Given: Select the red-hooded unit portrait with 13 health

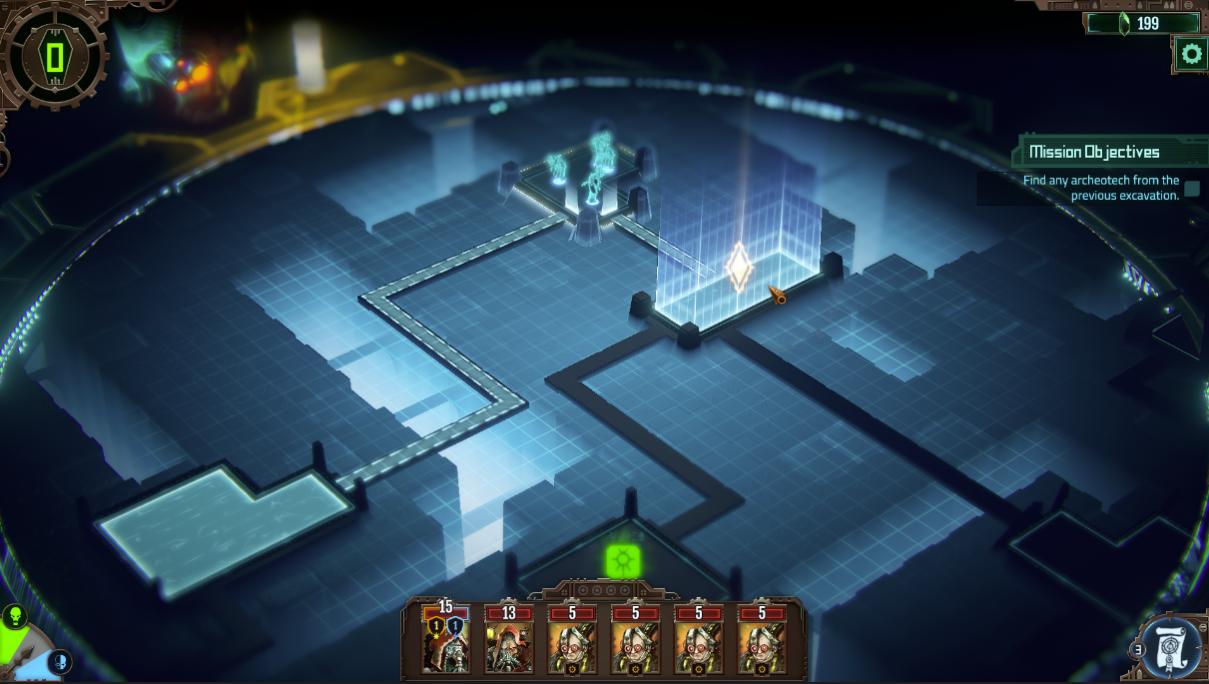Looking at the screenshot, I should click(x=509, y=640).
